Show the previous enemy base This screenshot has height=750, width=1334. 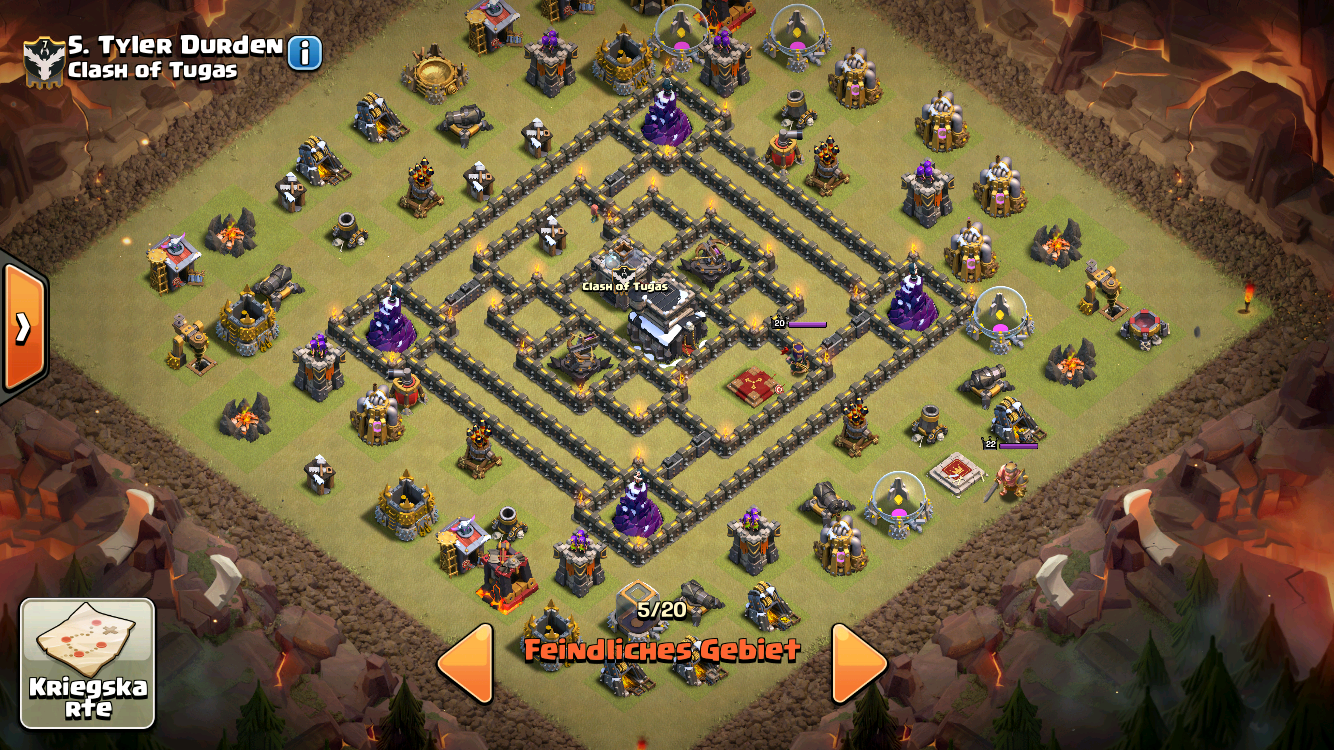point(467,663)
